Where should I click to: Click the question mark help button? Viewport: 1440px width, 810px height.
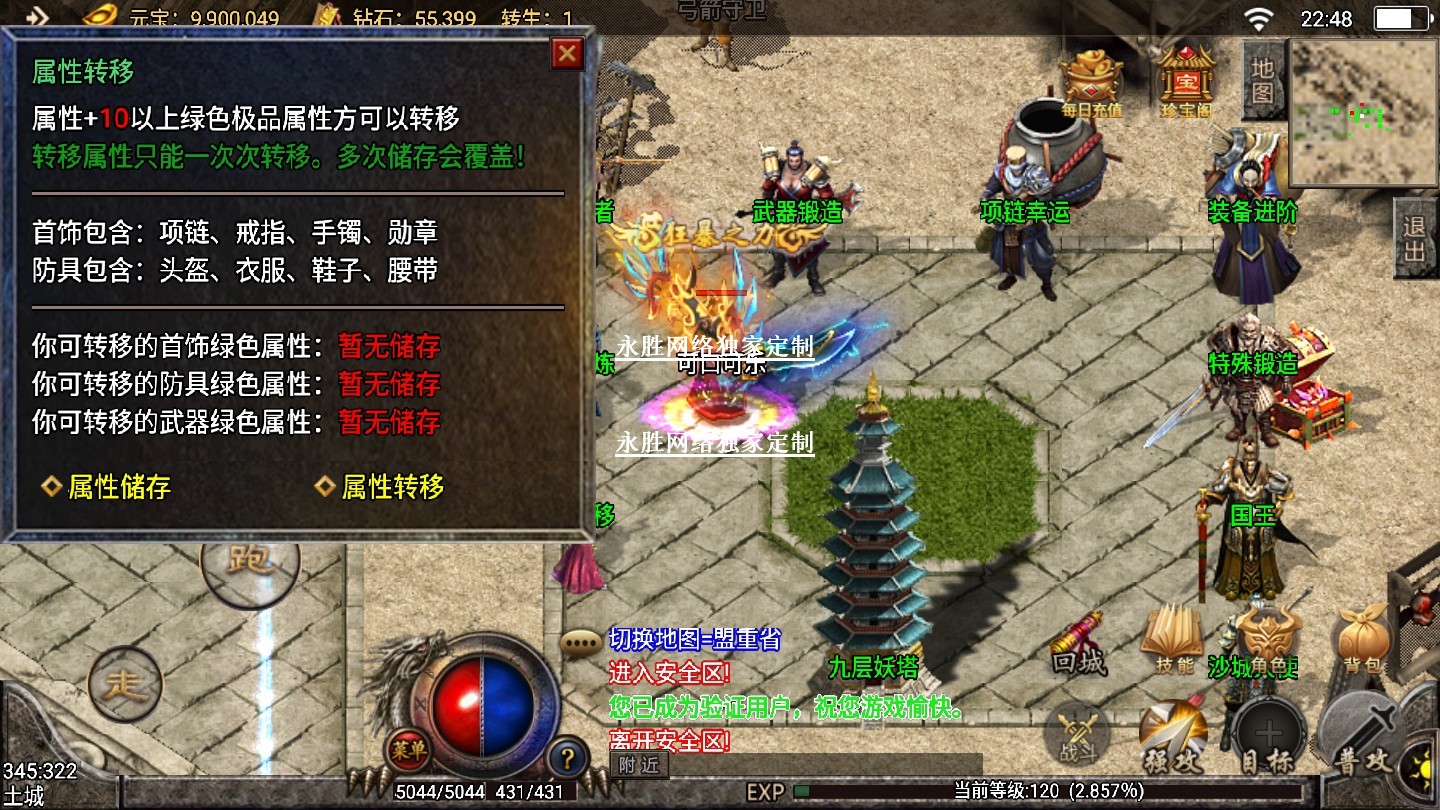pyautogui.click(x=567, y=756)
